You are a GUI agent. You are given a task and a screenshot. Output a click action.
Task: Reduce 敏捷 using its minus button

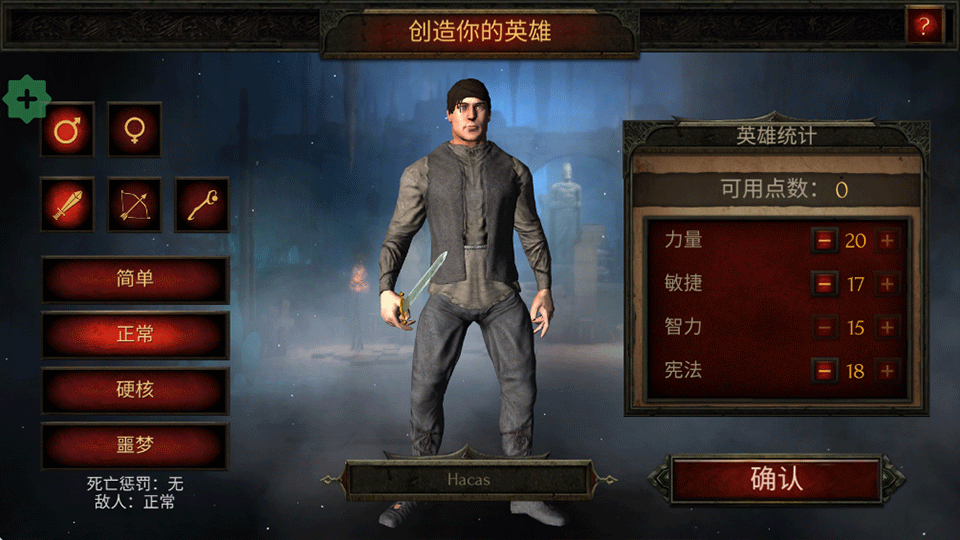(824, 284)
